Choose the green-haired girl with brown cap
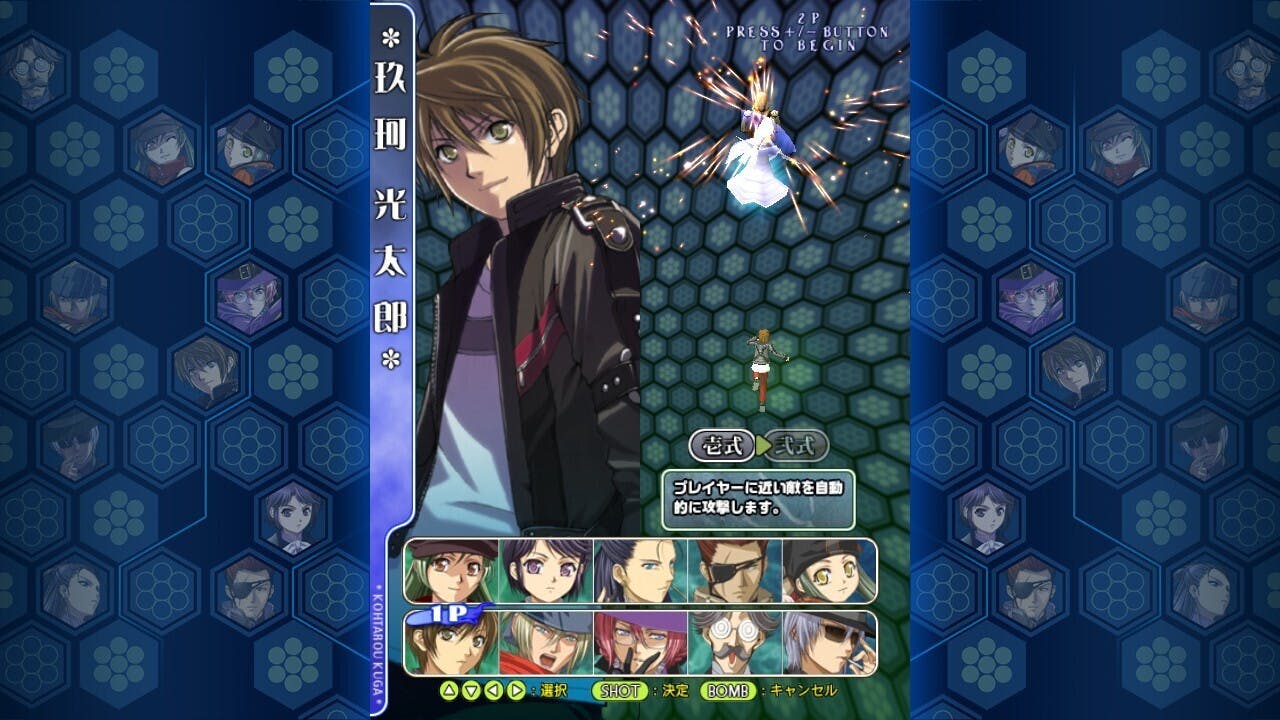The height and width of the screenshot is (720, 1280). pyautogui.click(x=452, y=571)
